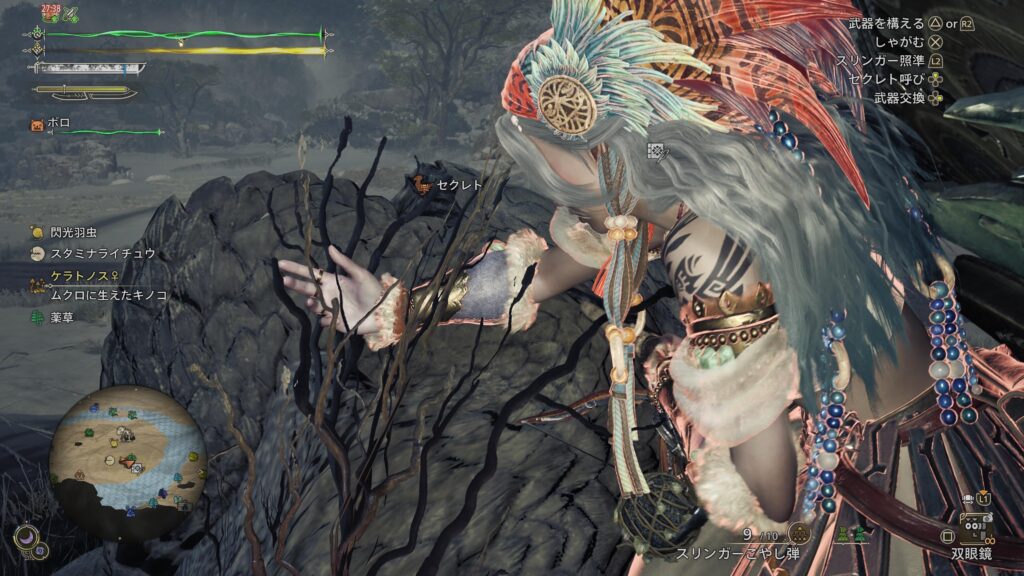Click the sword buff status icon

72,16
